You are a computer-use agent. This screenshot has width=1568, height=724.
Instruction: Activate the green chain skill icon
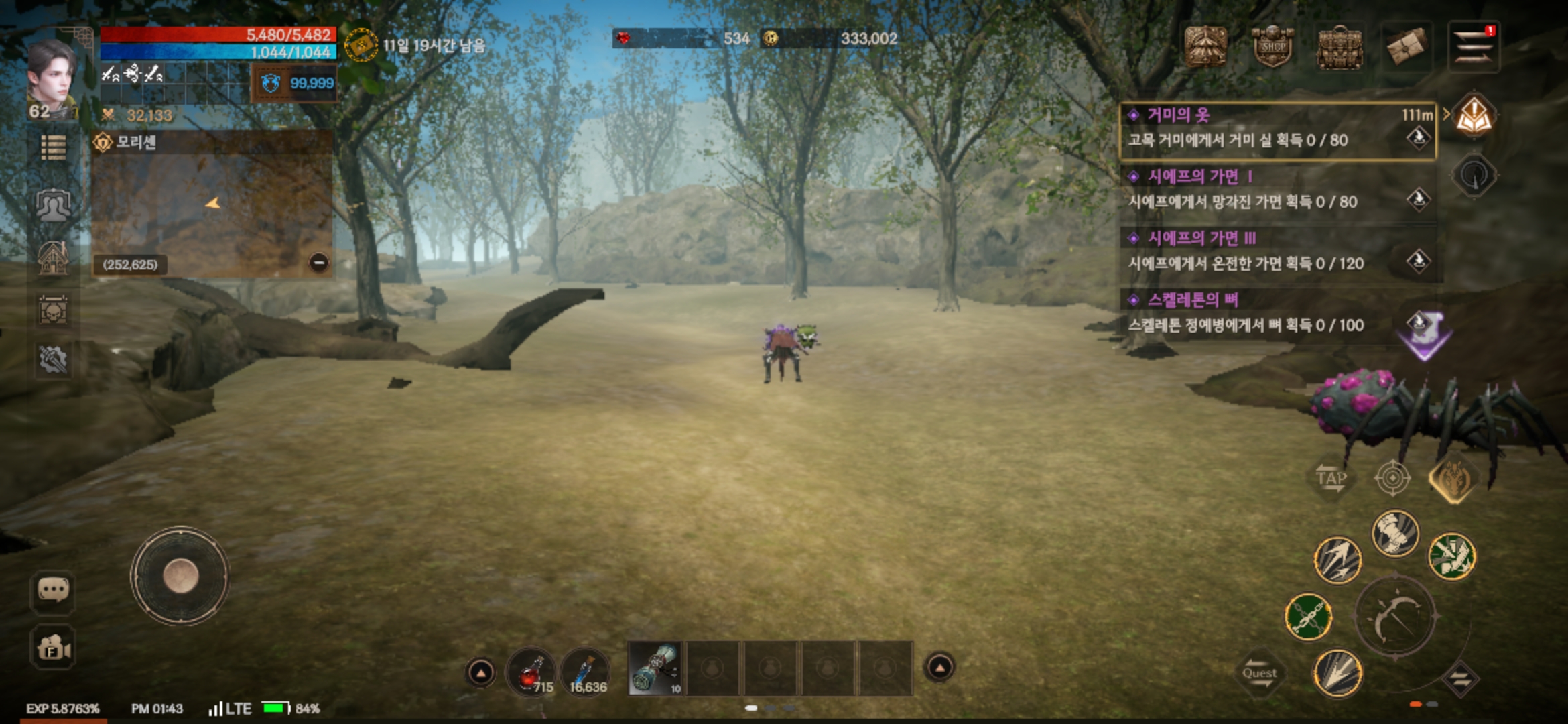click(1307, 617)
